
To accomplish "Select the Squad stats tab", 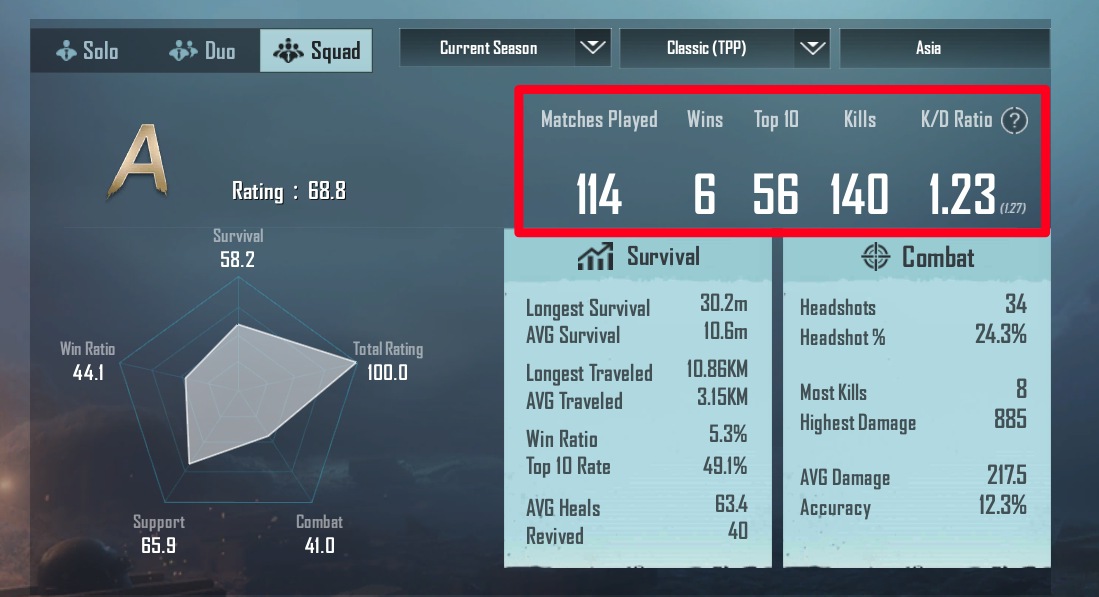I will tap(316, 50).
